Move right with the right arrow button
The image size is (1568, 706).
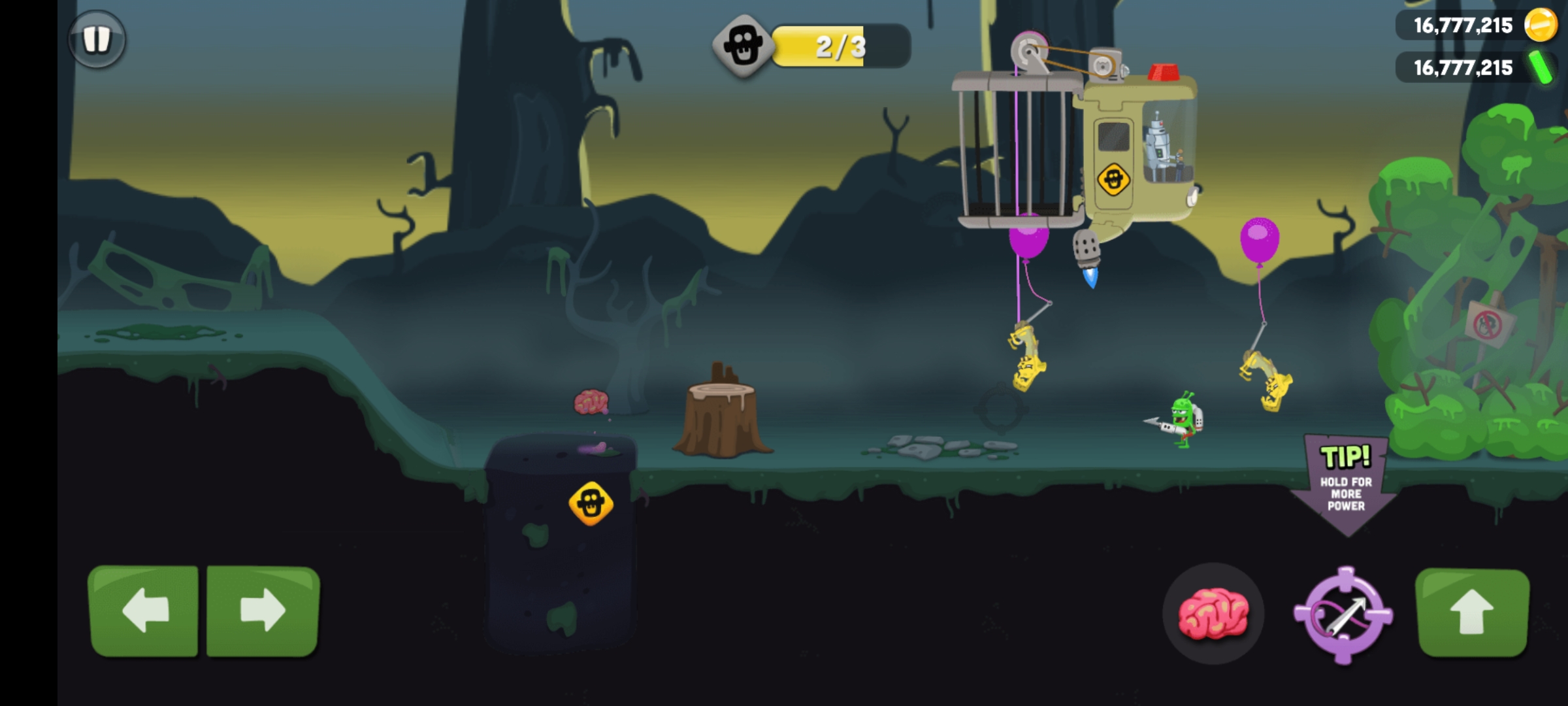pos(263,611)
